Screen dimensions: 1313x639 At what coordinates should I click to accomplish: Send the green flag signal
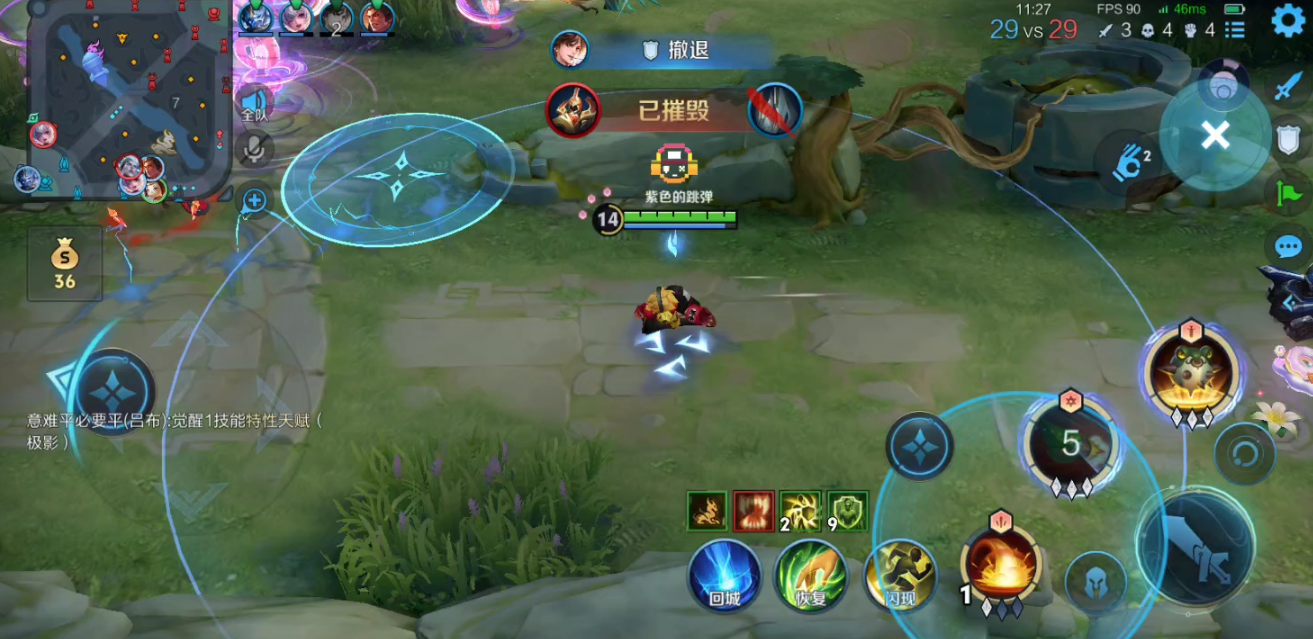click(1288, 192)
